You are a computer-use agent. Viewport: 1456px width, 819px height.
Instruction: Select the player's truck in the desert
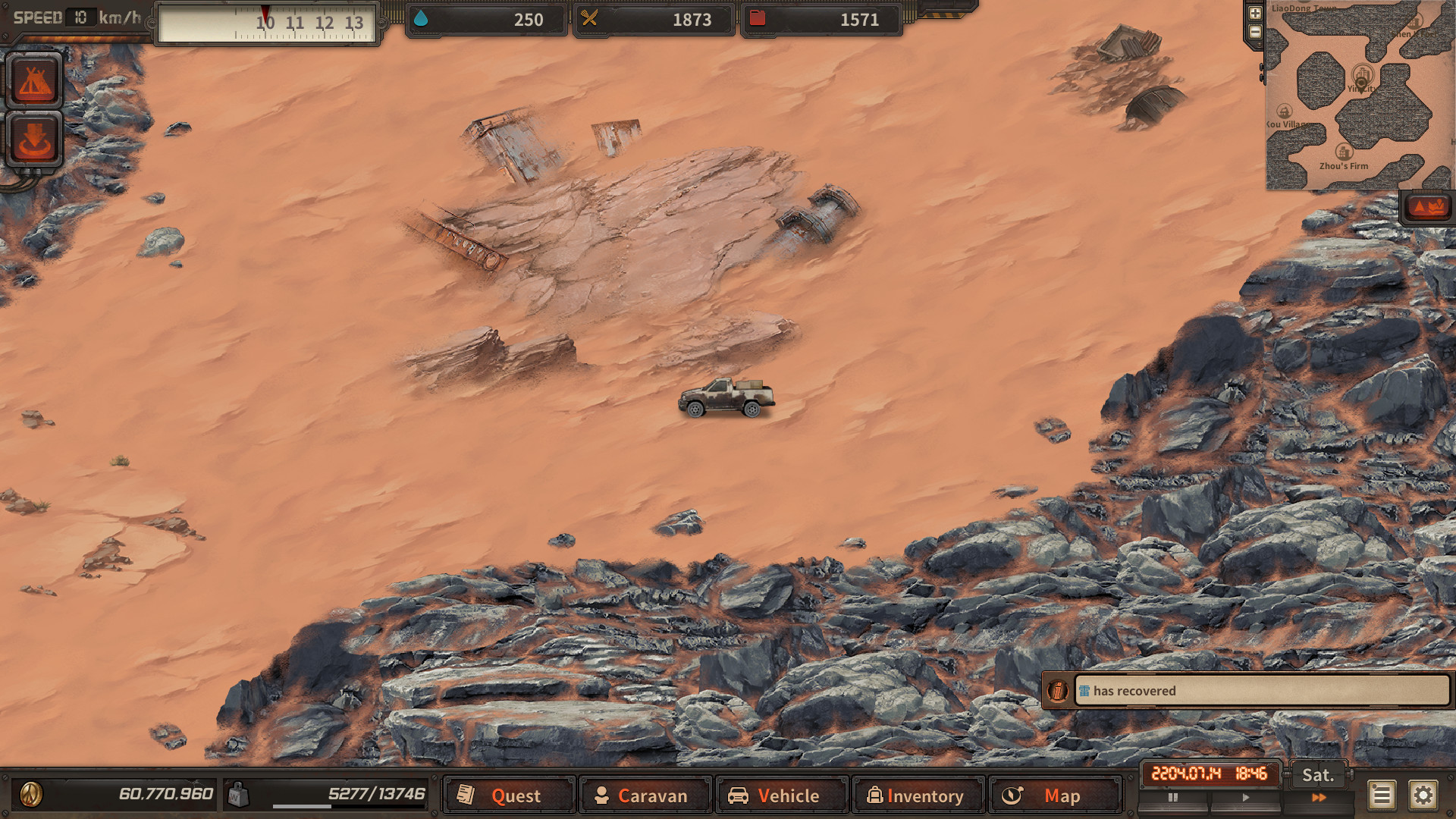click(726, 396)
